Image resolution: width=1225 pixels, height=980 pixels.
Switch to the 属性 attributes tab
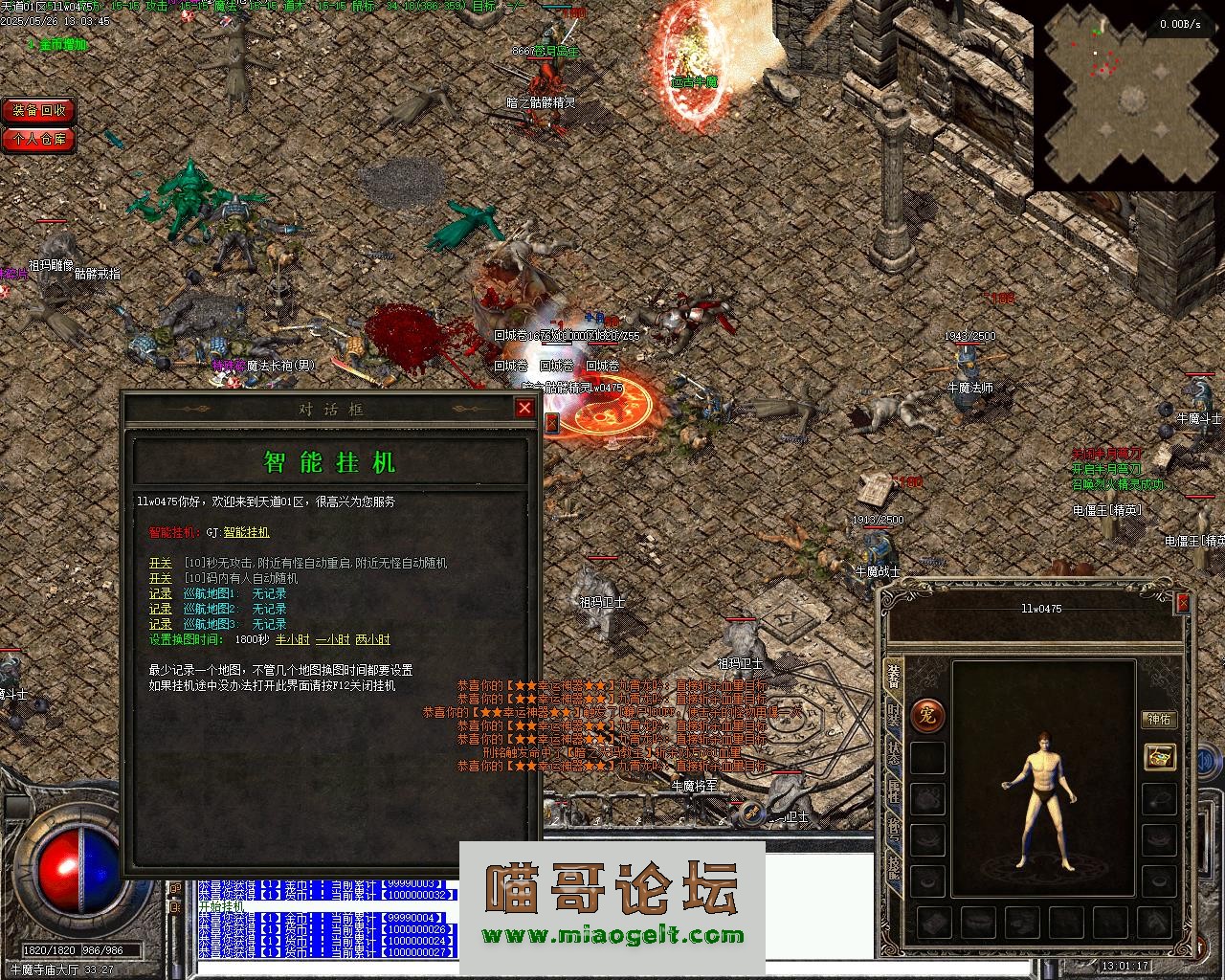coord(893,790)
